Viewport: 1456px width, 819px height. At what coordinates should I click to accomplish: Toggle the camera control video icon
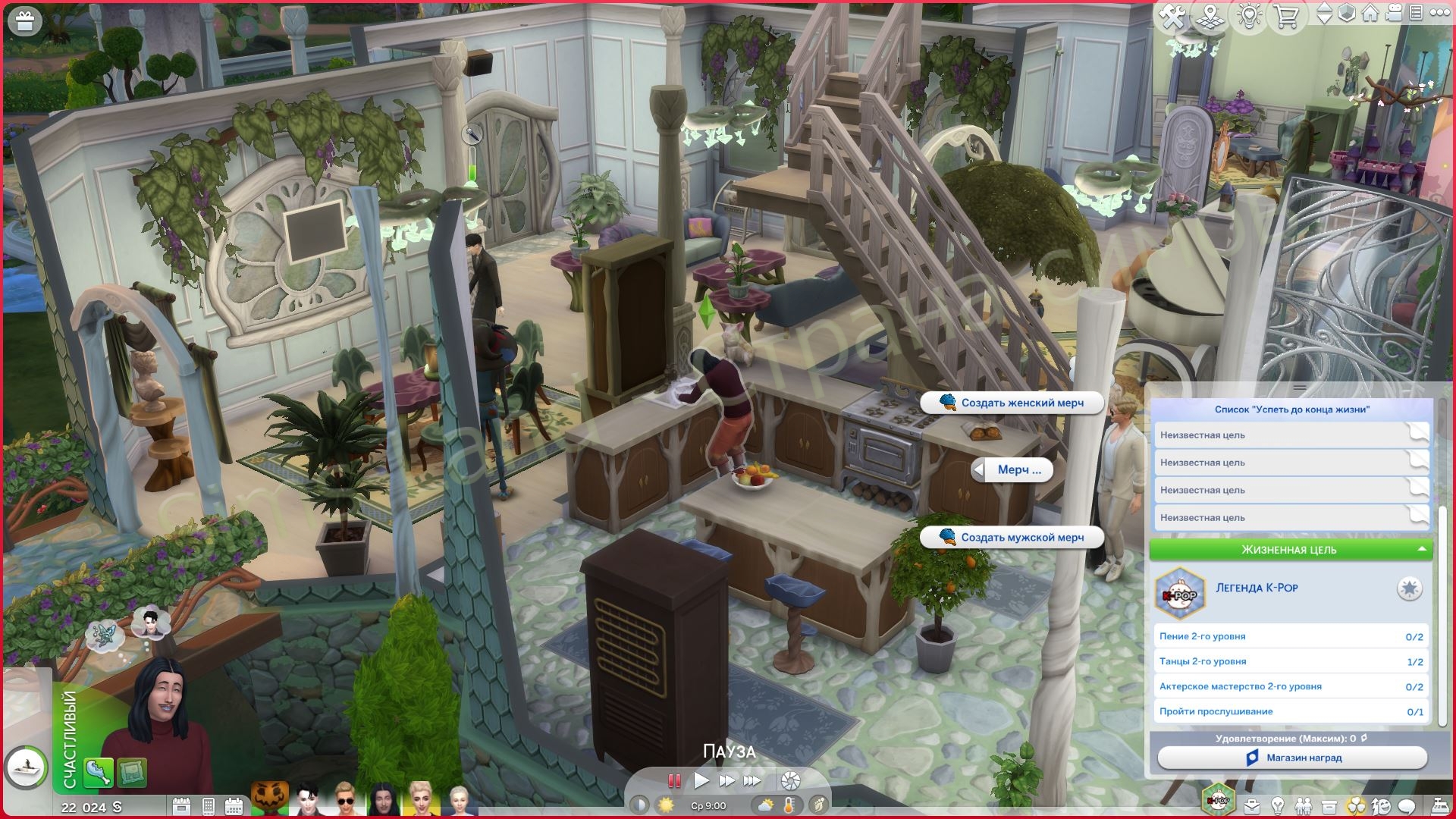(x=1393, y=14)
